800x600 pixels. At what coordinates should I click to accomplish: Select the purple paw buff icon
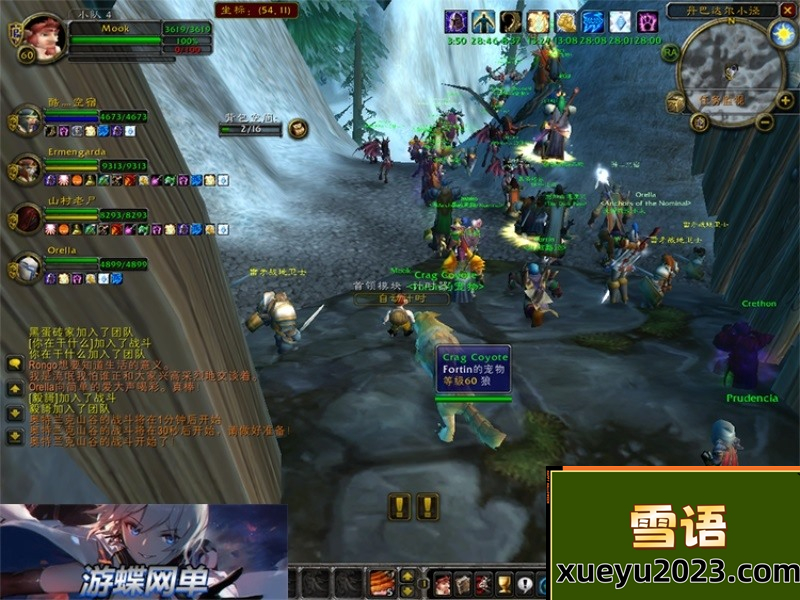(x=648, y=22)
